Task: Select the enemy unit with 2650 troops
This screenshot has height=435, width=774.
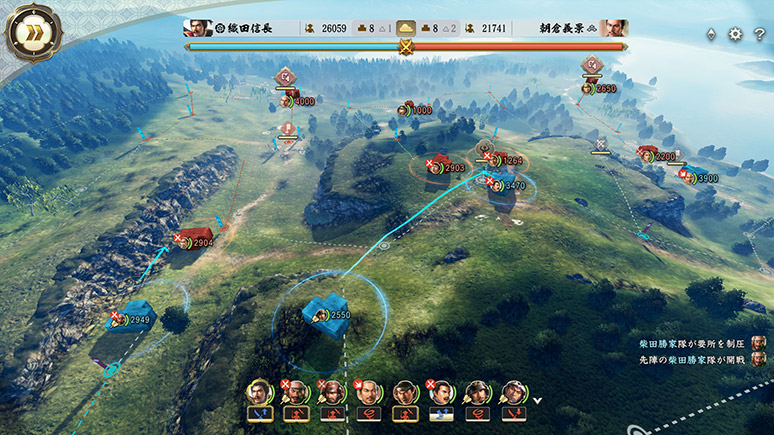Action: [599, 88]
